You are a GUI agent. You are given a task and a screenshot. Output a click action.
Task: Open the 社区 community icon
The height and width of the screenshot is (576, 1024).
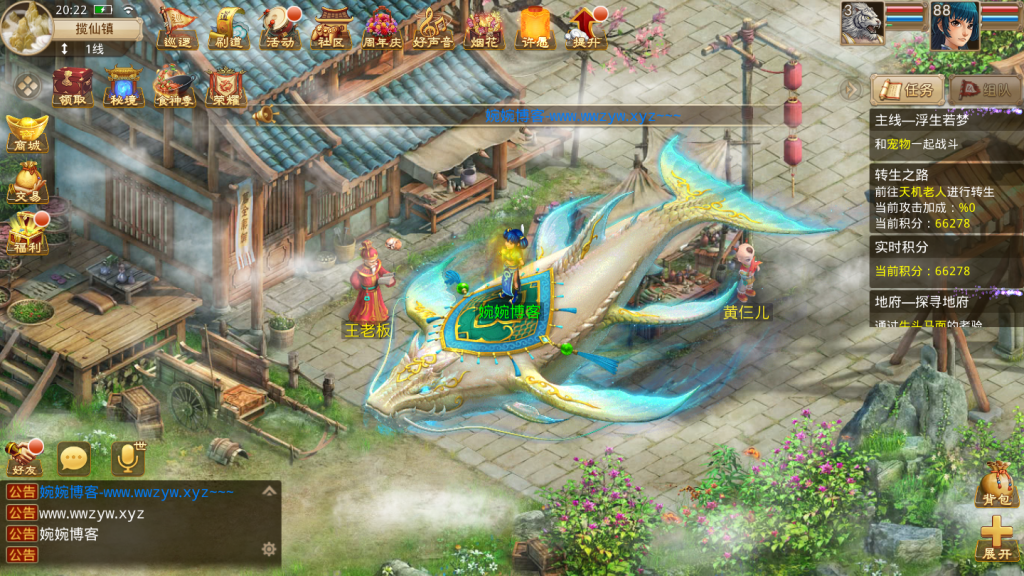pos(331,27)
